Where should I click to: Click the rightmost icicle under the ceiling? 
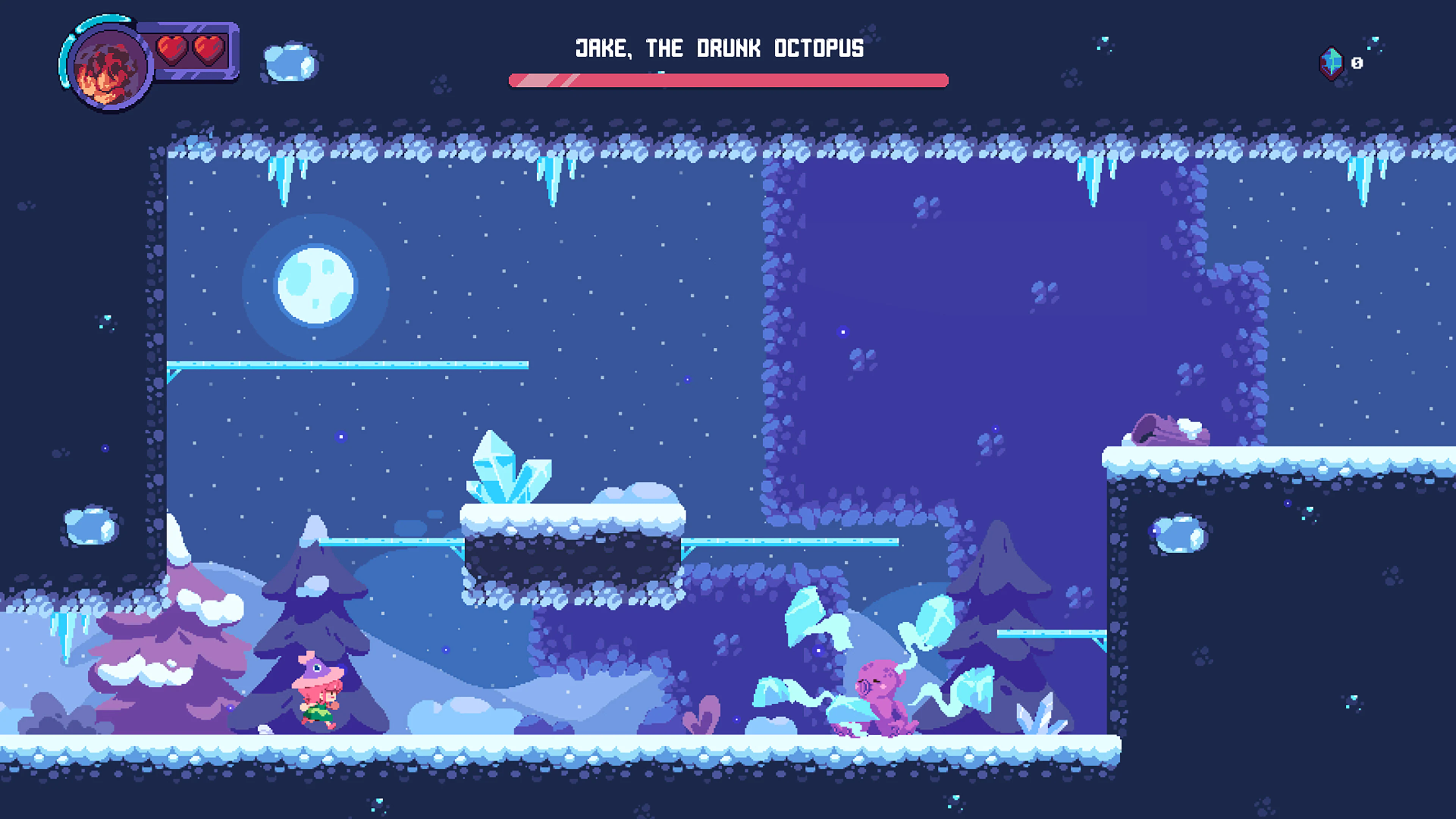(x=1362, y=181)
